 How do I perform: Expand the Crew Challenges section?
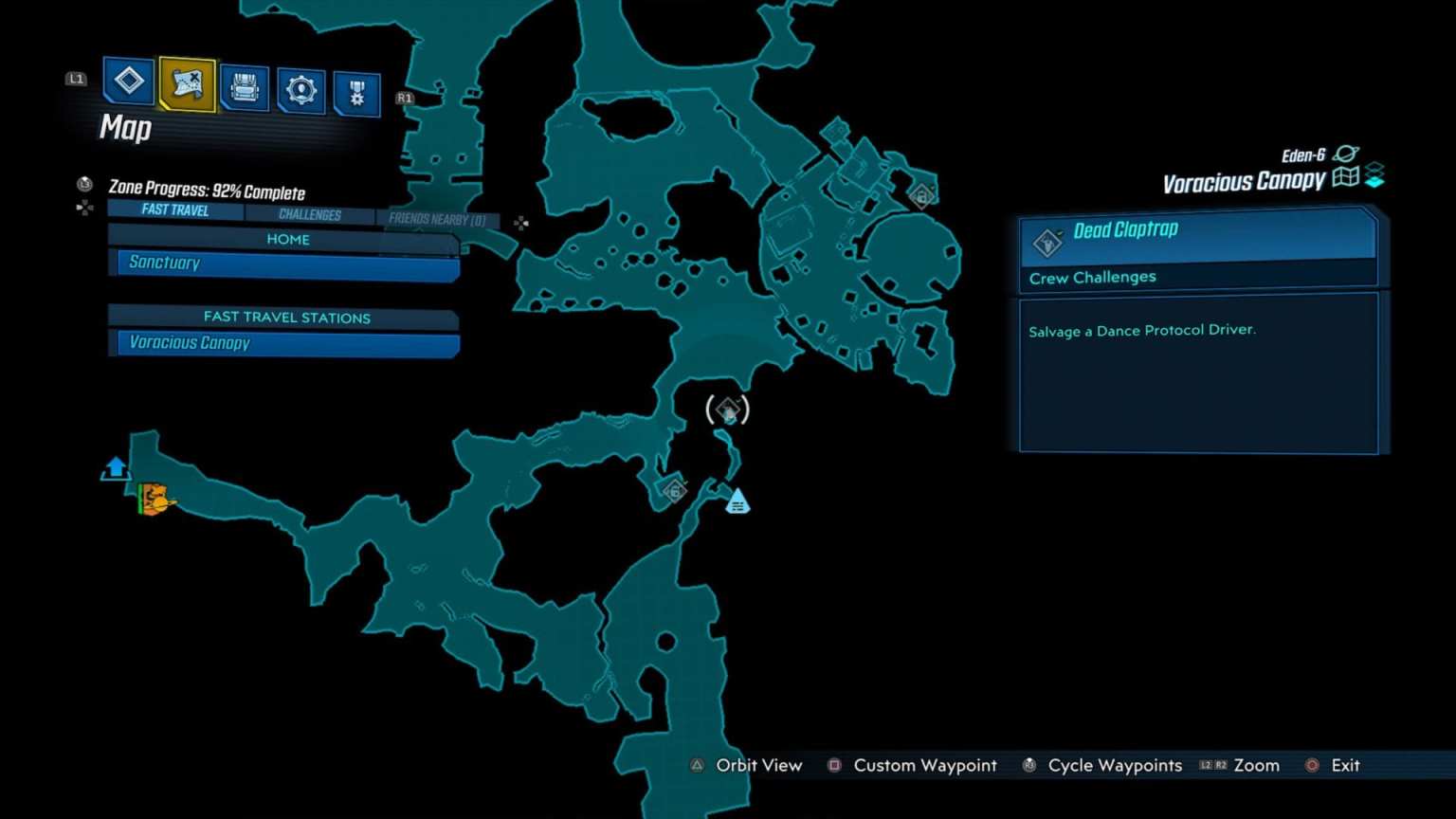(x=1092, y=277)
